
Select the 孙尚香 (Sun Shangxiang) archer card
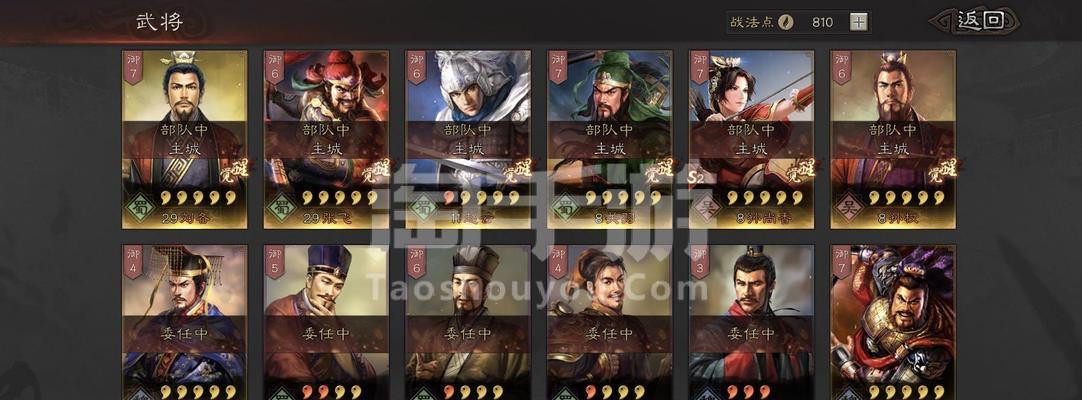[751, 140]
